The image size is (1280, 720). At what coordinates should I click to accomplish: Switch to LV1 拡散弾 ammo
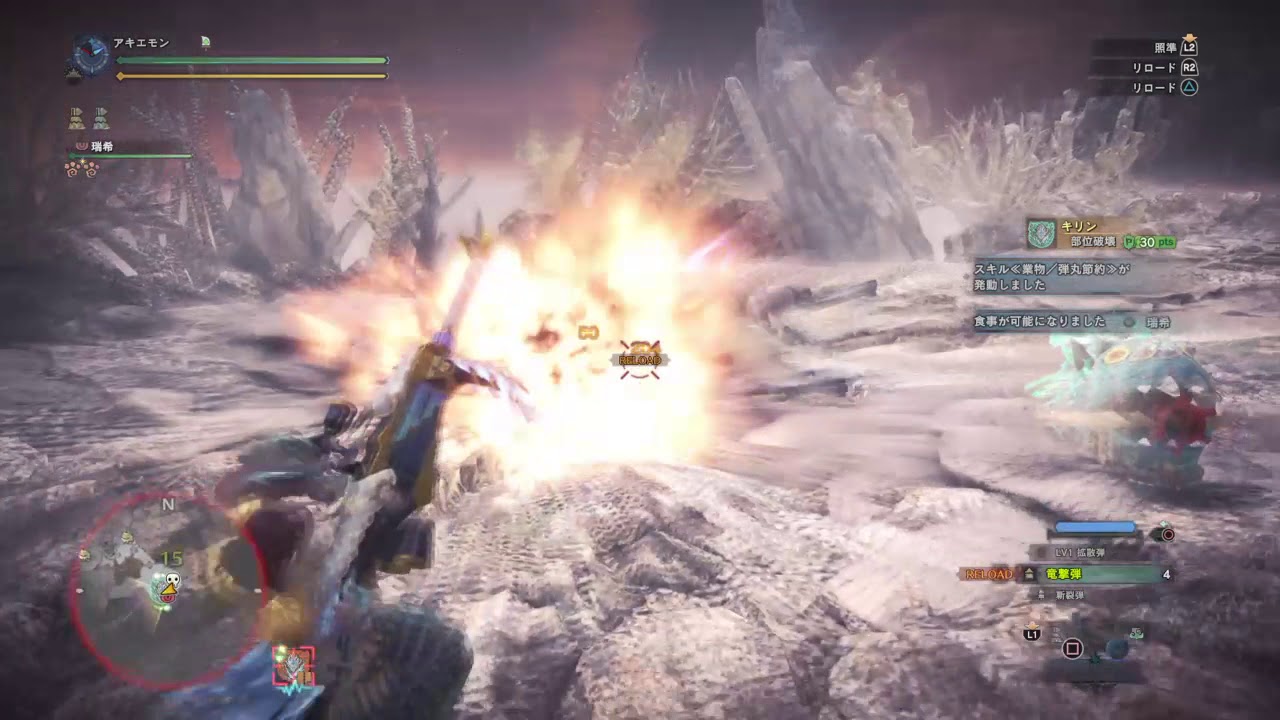(x=1081, y=552)
